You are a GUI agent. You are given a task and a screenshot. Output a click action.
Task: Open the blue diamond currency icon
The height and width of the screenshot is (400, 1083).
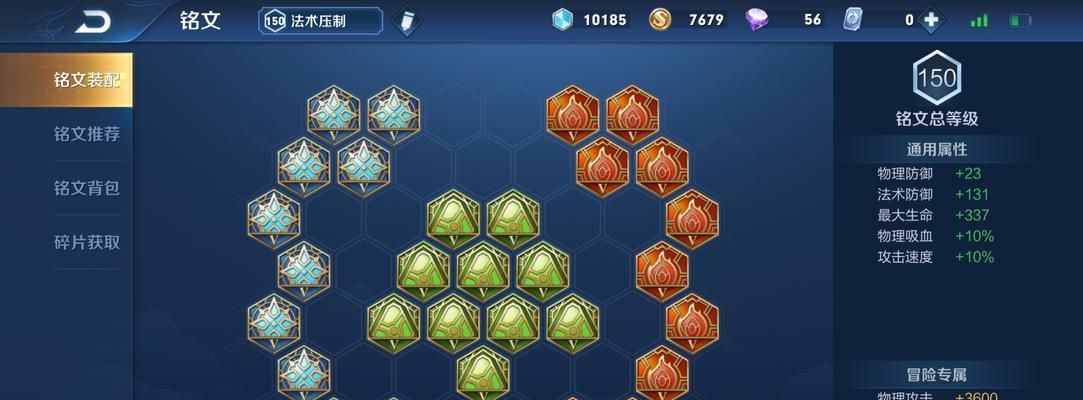pyautogui.click(x=564, y=20)
